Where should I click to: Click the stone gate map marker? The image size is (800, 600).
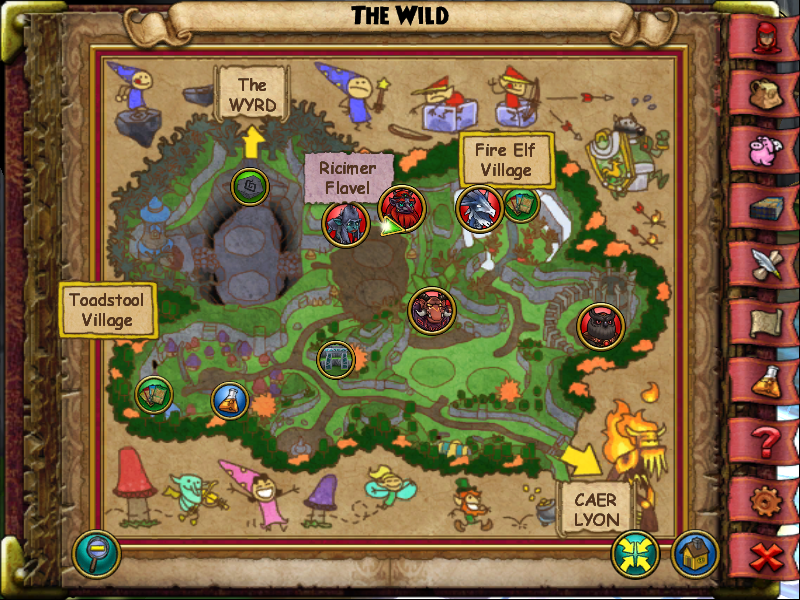[336, 359]
